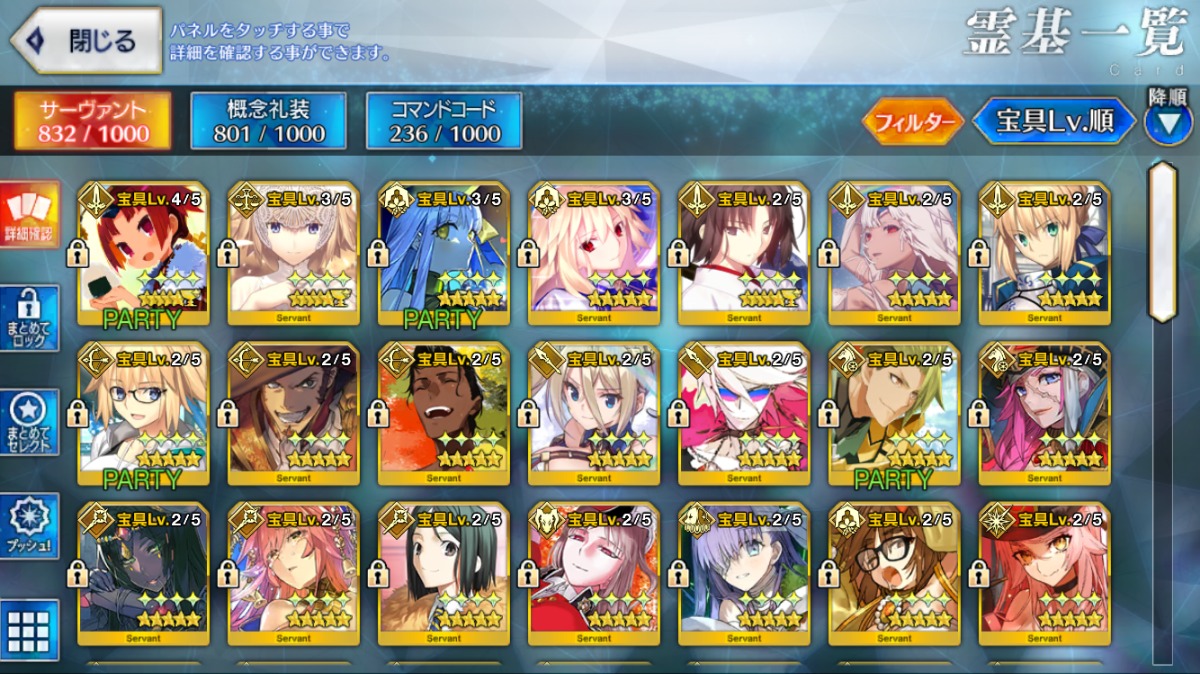Select the blue-faced servant card marked PARTY
This screenshot has width=1200, height=674.
click(443, 254)
